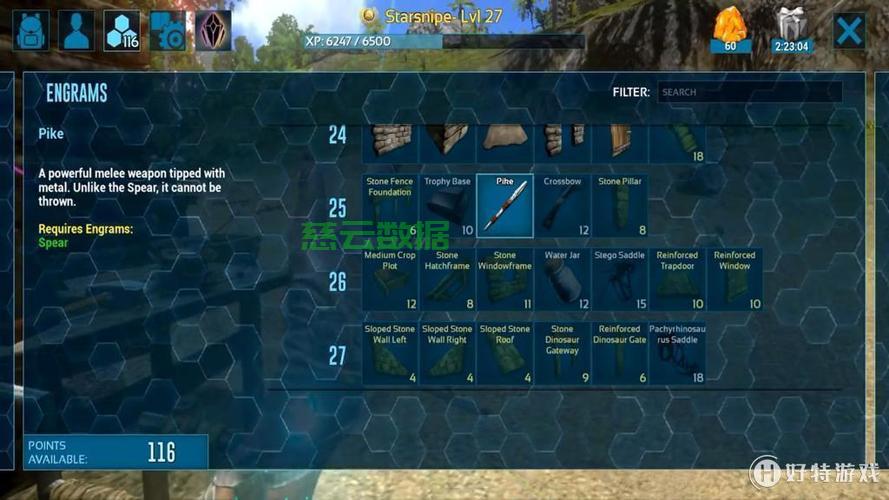Open the backpack inventory tab
Image resolution: width=889 pixels, height=500 pixels.
31,31
